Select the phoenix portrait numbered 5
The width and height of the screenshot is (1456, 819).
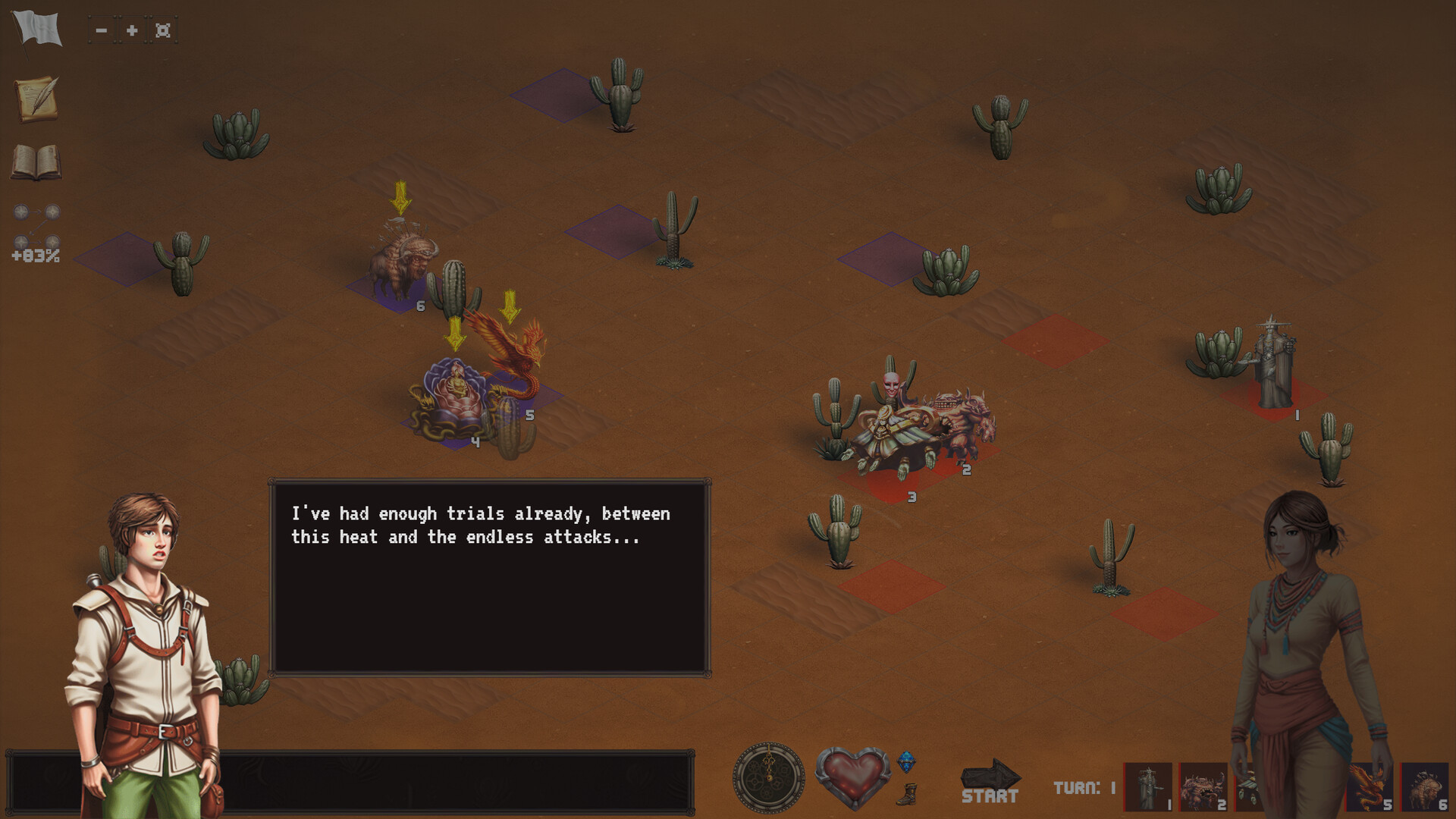1367,786
